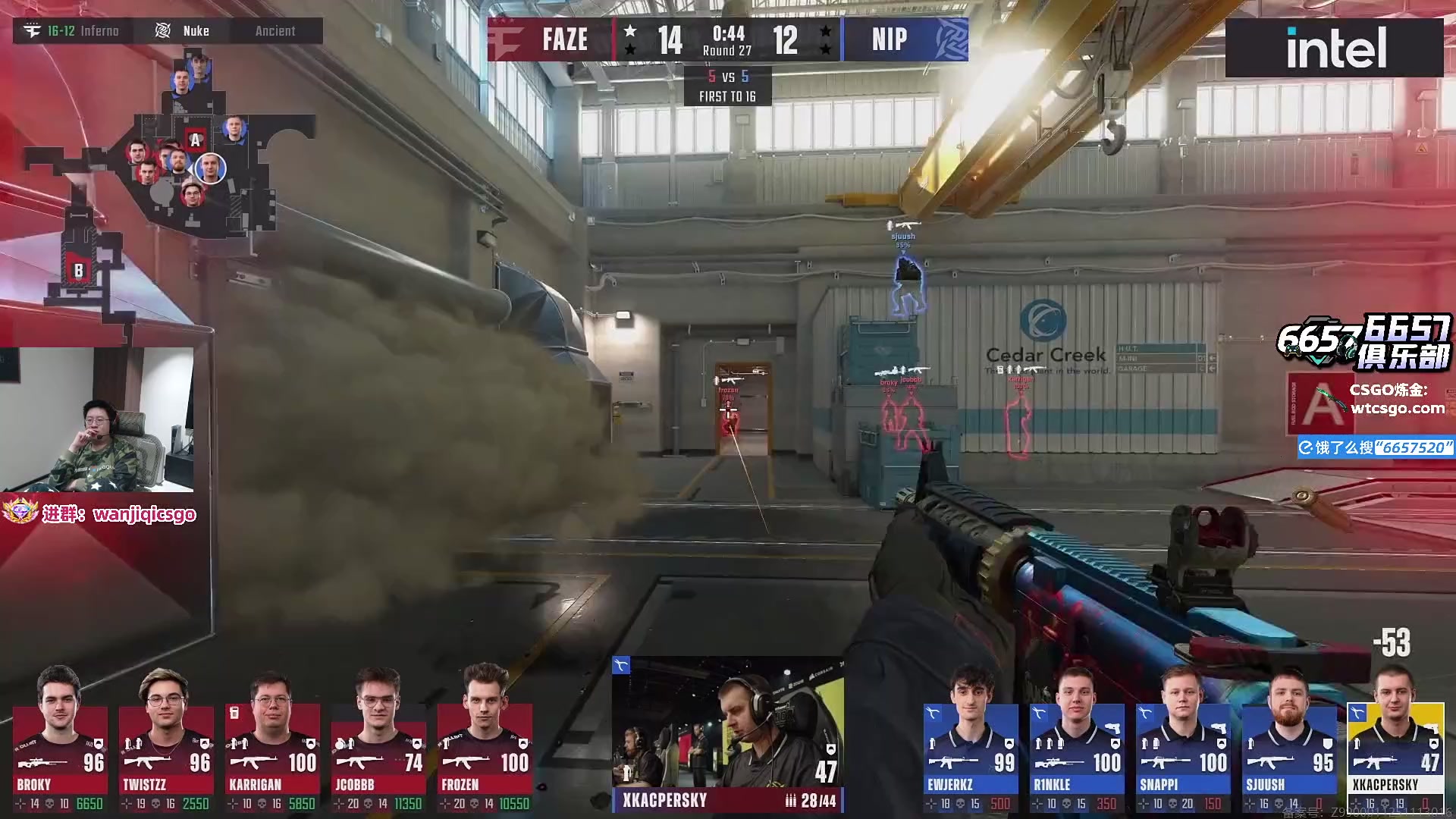Open the wtcsgo.com promo banner
Viewport: 1456px width, 819px height.
pos(1373,400)
